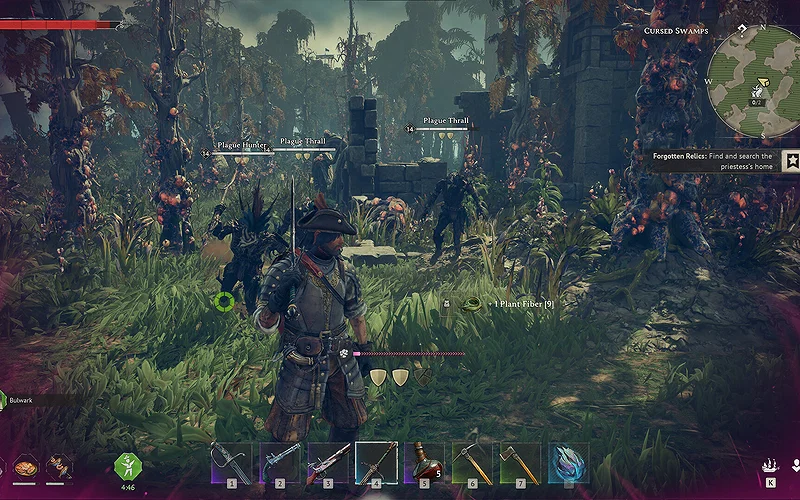
Task: Select the pickaxe tool slot
Action: pyautogui.click(x=472, y=463)
